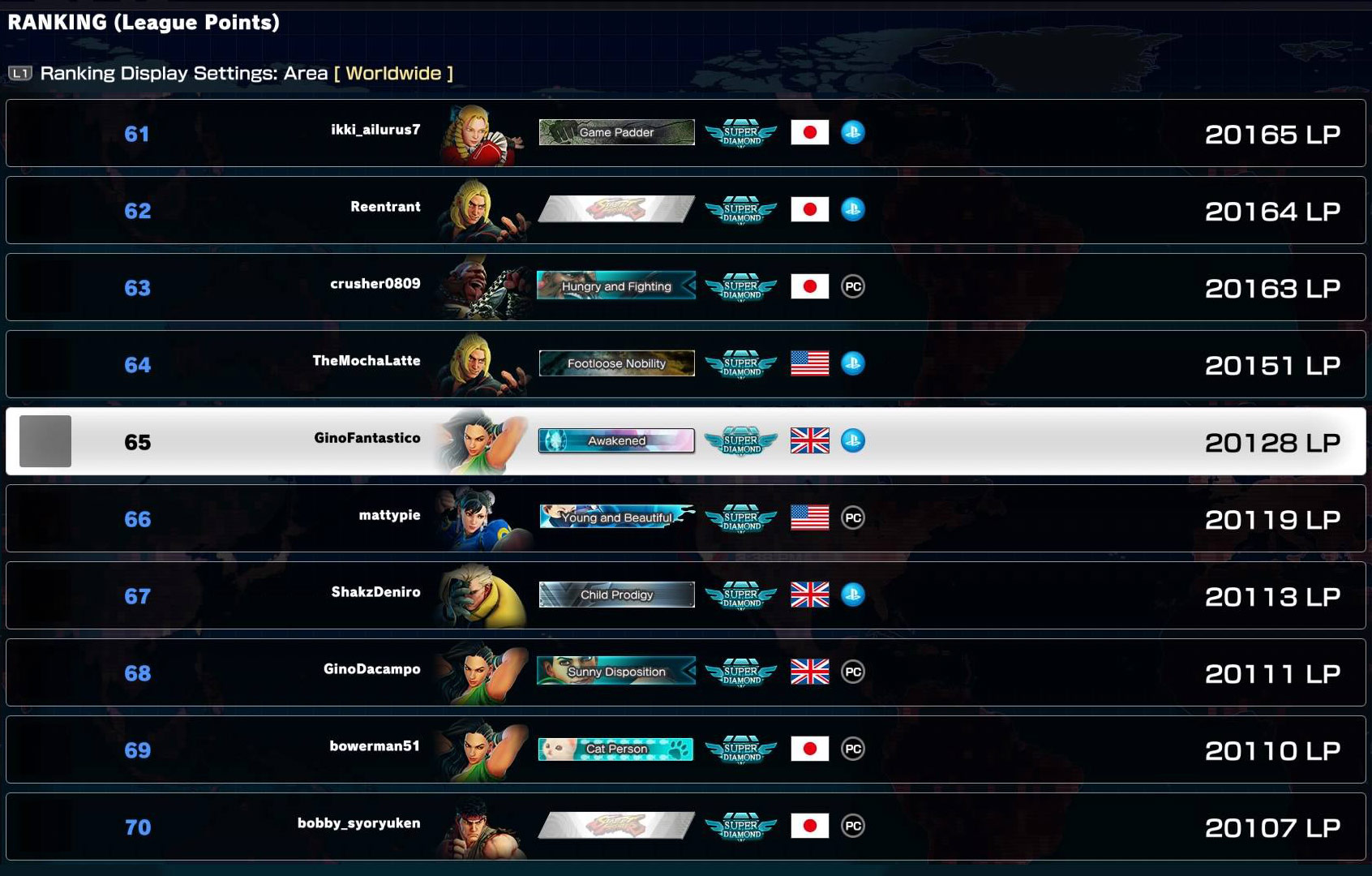Select the highlighted GinoFantastico ranking row
The height and width of the screenshot is (876, 1372).
[x=686, y=441]
